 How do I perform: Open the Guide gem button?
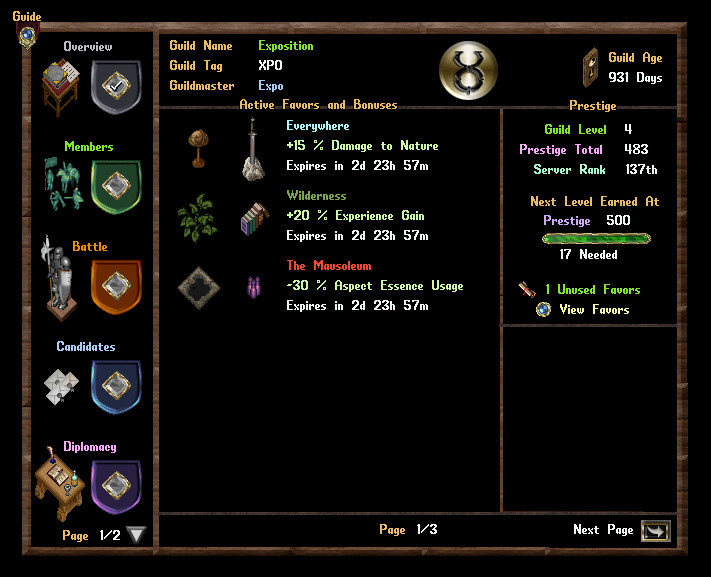27,35
